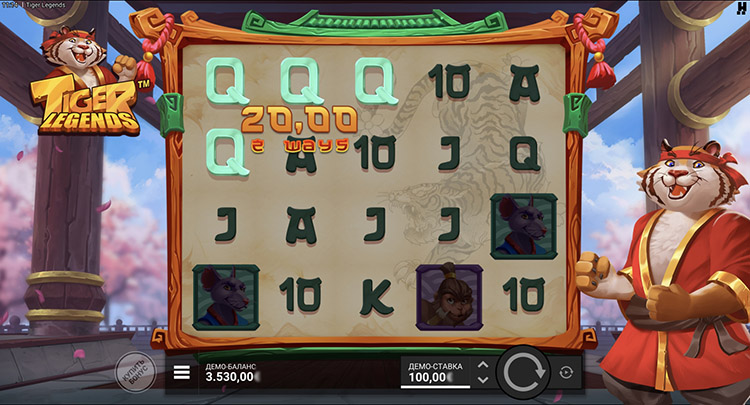The width and height of the screenshot is (750, 405).
Task: Increase the bet with the up arrow
Action: 483,365
